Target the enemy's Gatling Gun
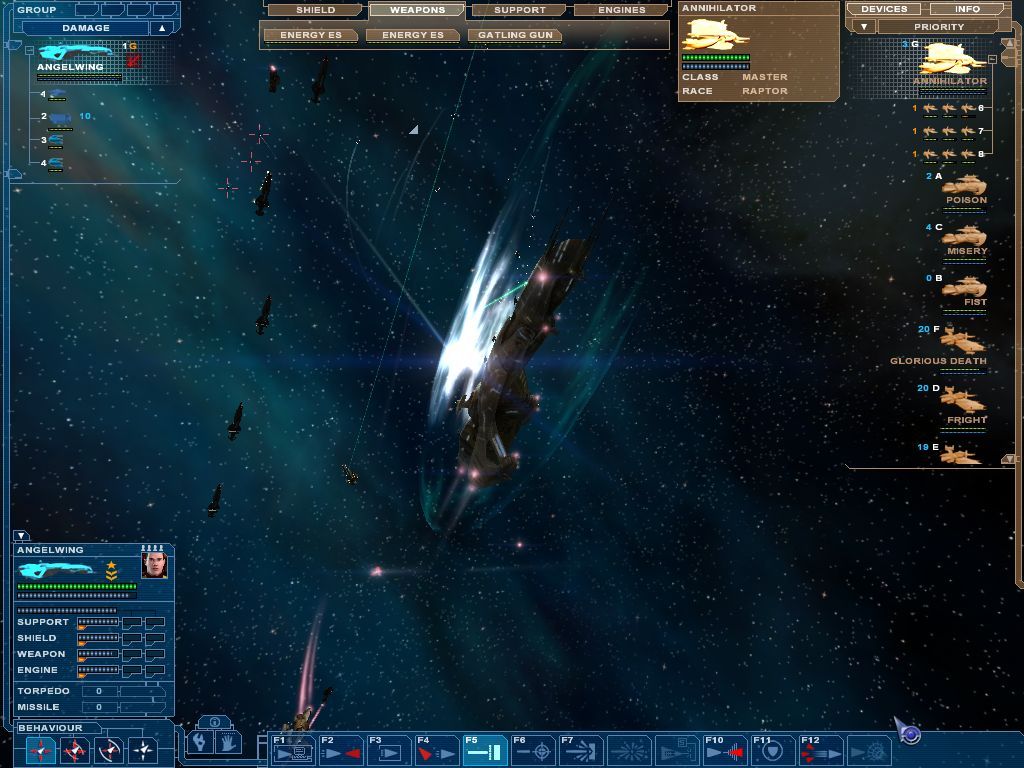Screen dimensions: 1024x768 point(515,35)
